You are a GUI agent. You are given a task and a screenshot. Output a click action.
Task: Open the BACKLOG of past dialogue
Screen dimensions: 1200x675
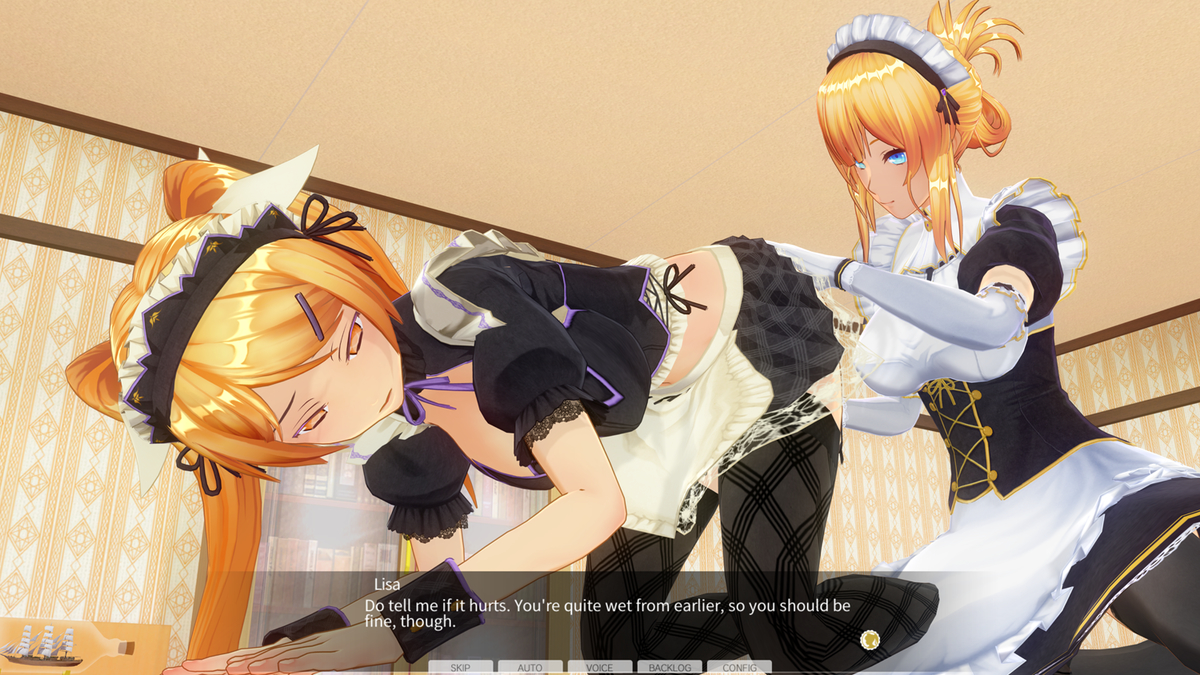click(669, 667)
